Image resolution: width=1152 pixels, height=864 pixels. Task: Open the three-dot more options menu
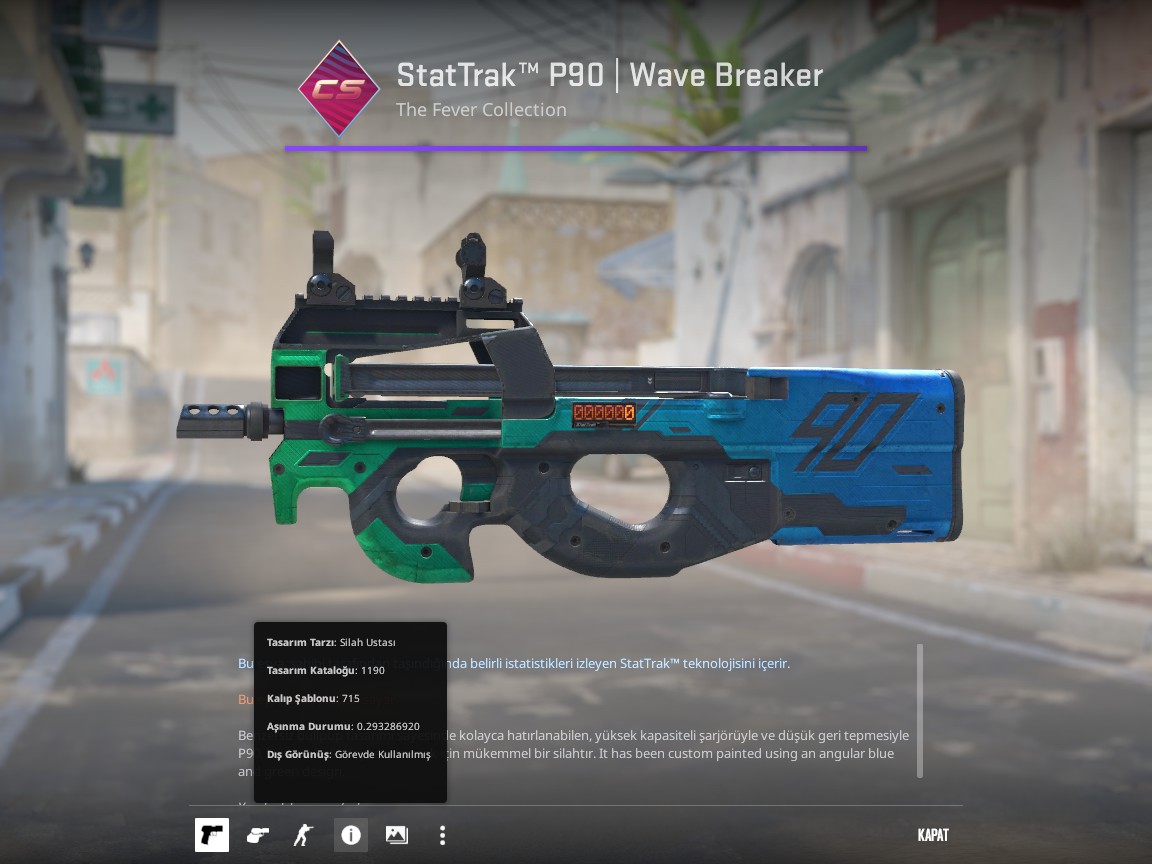[442, 835]
